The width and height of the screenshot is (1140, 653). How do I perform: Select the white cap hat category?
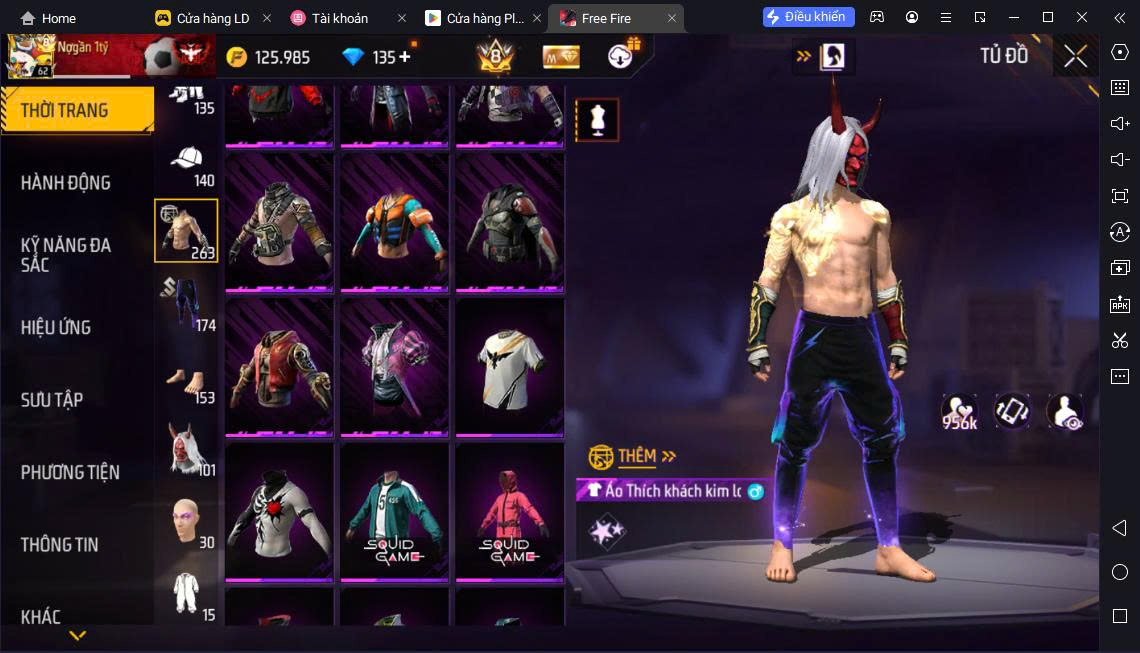[187, 165]
